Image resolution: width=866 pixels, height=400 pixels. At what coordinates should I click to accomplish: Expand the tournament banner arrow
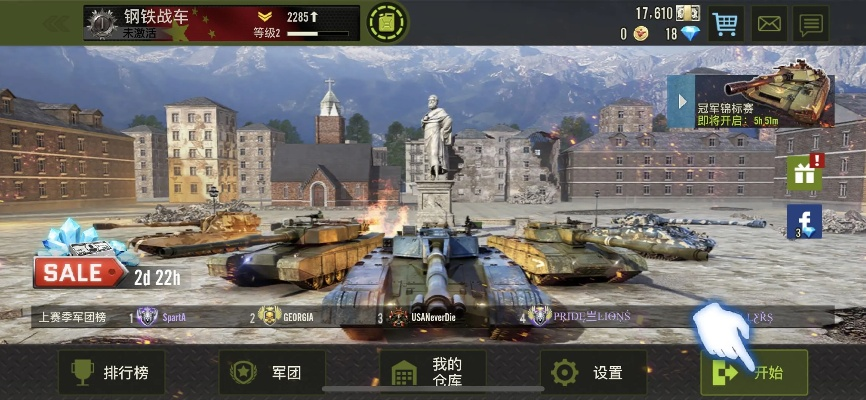(x=680, y=102)
